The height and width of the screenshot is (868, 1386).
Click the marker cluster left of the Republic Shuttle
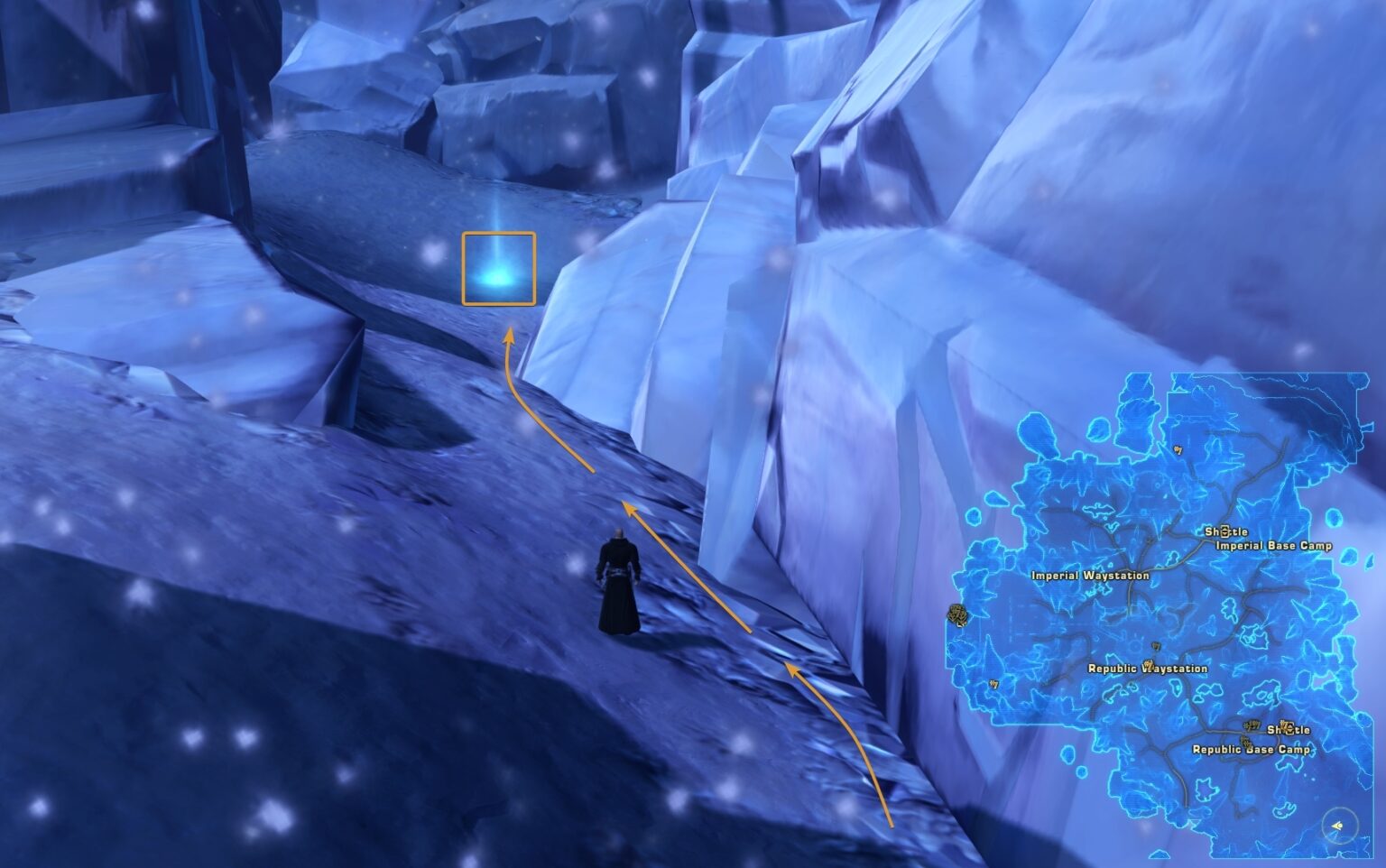[x=1250, y=724]
